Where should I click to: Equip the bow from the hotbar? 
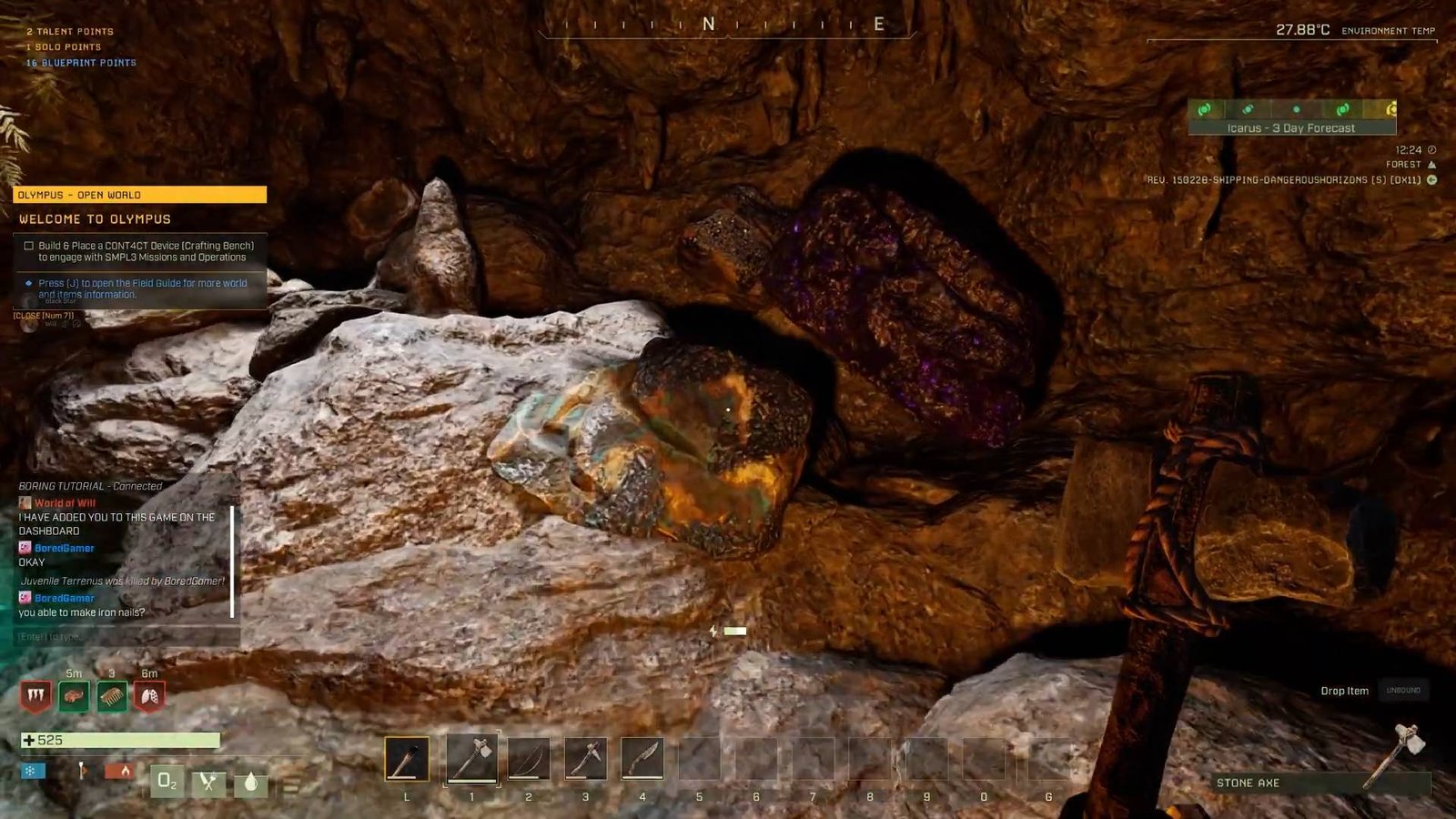[x=529, y=759]
